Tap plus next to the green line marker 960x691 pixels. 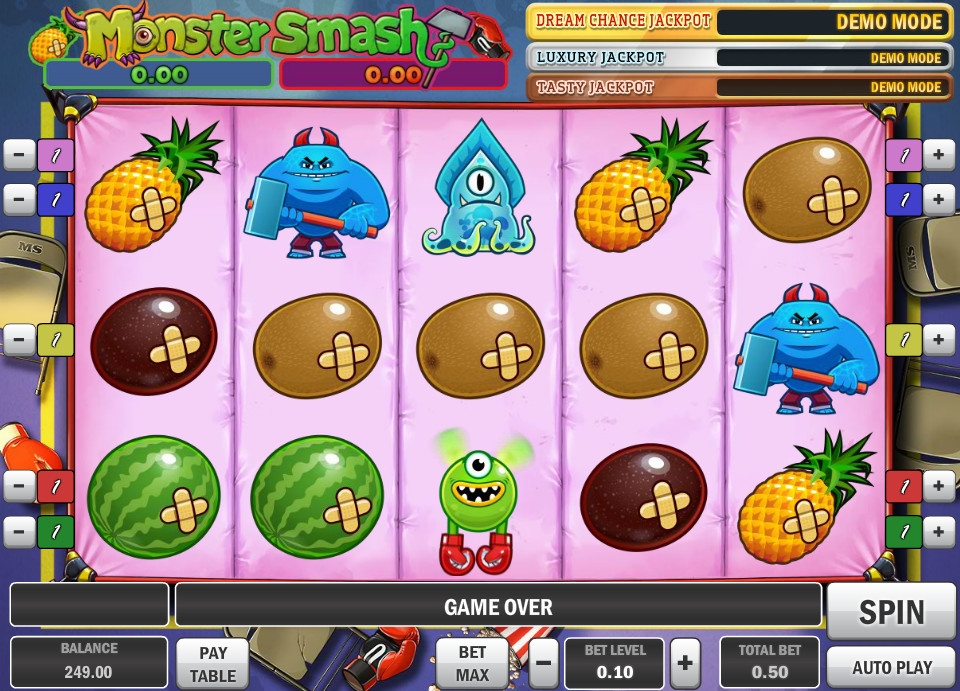938,532
